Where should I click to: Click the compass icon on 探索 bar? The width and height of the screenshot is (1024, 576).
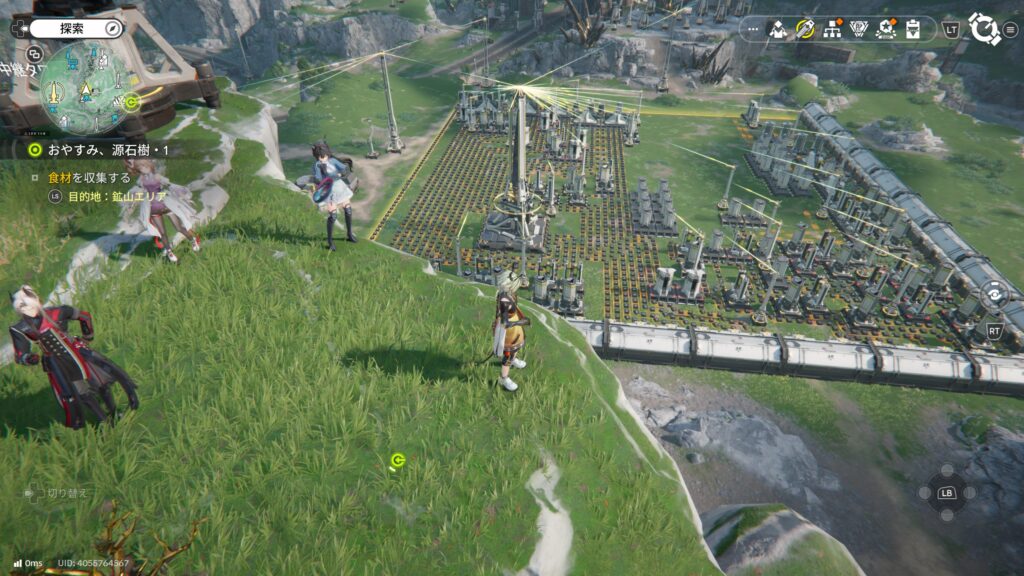tap(112, 28)
